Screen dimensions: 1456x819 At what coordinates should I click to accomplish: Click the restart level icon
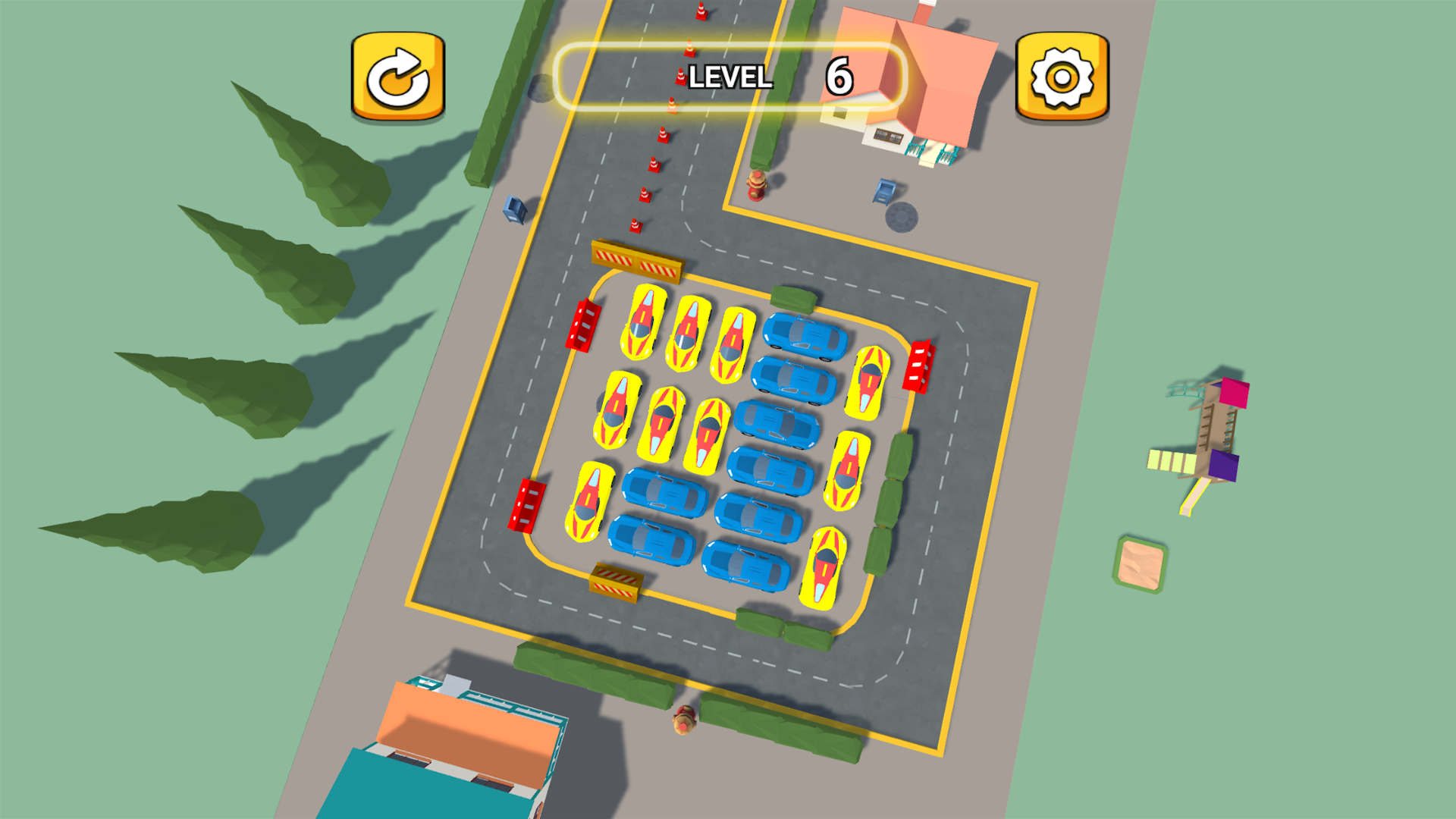(x=397, y=75)
